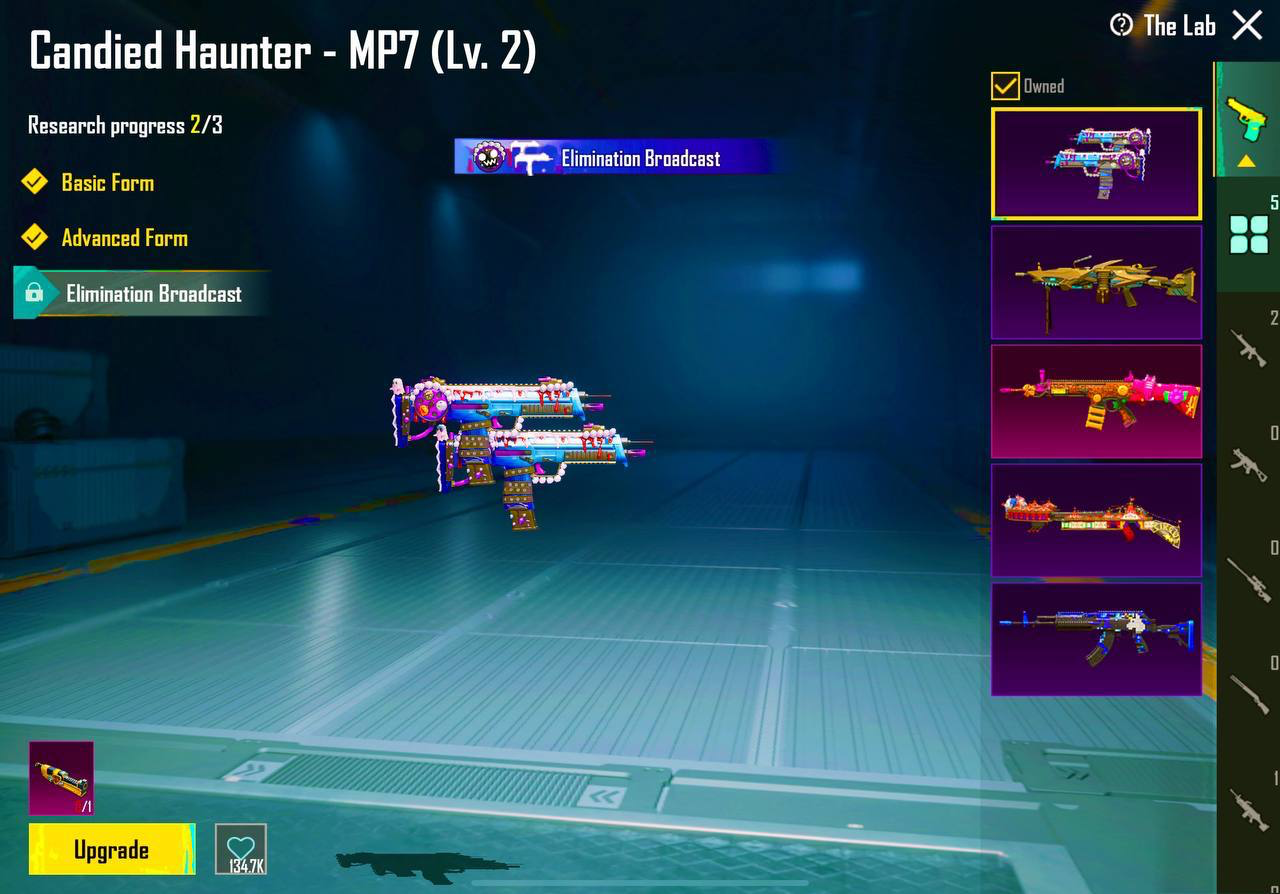The image size is (1280, 894).
Task: View the Advanced Form research stage
Action: click(x=124, y=238)
